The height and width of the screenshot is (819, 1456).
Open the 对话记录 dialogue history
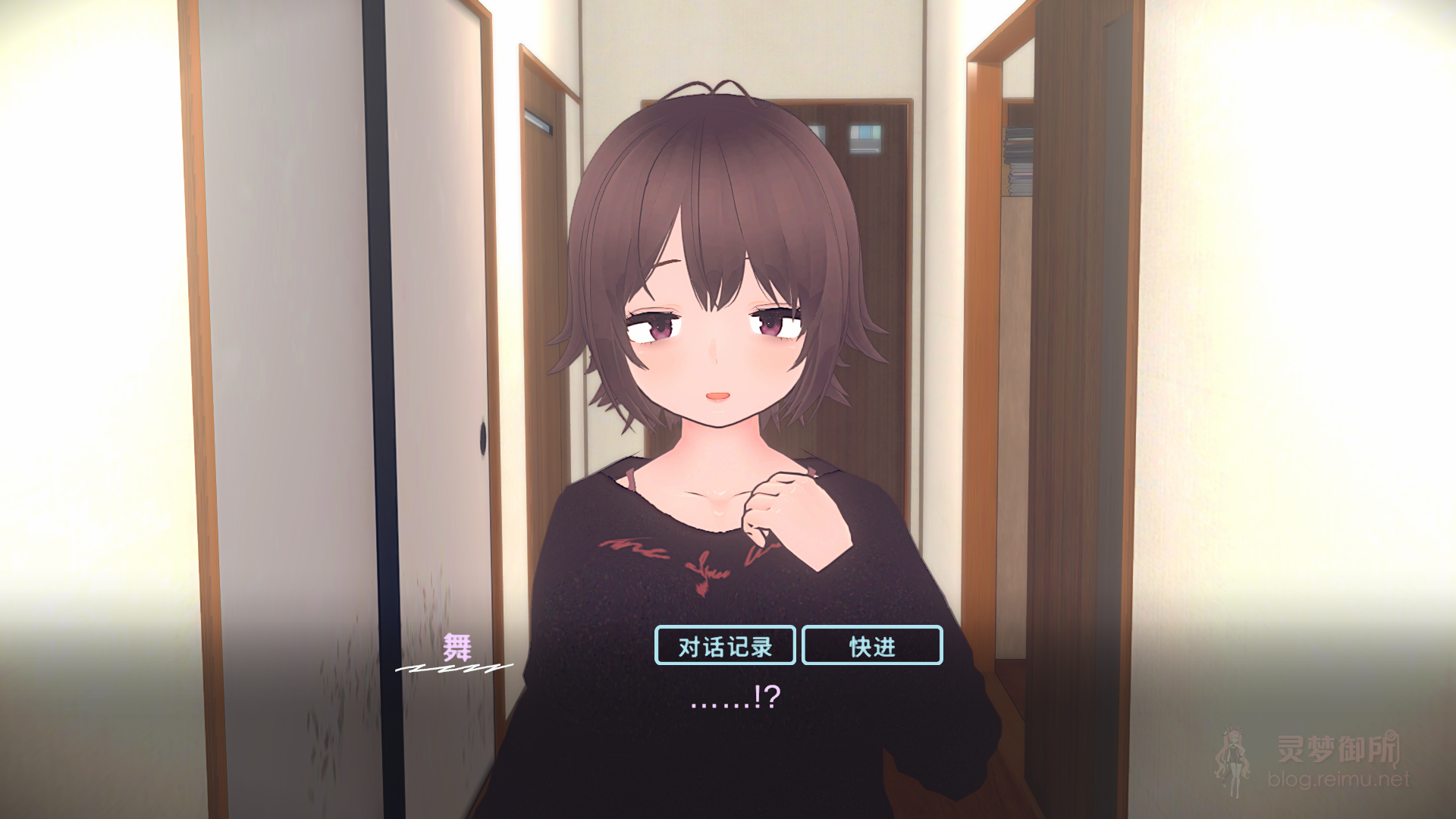[724, 647]
